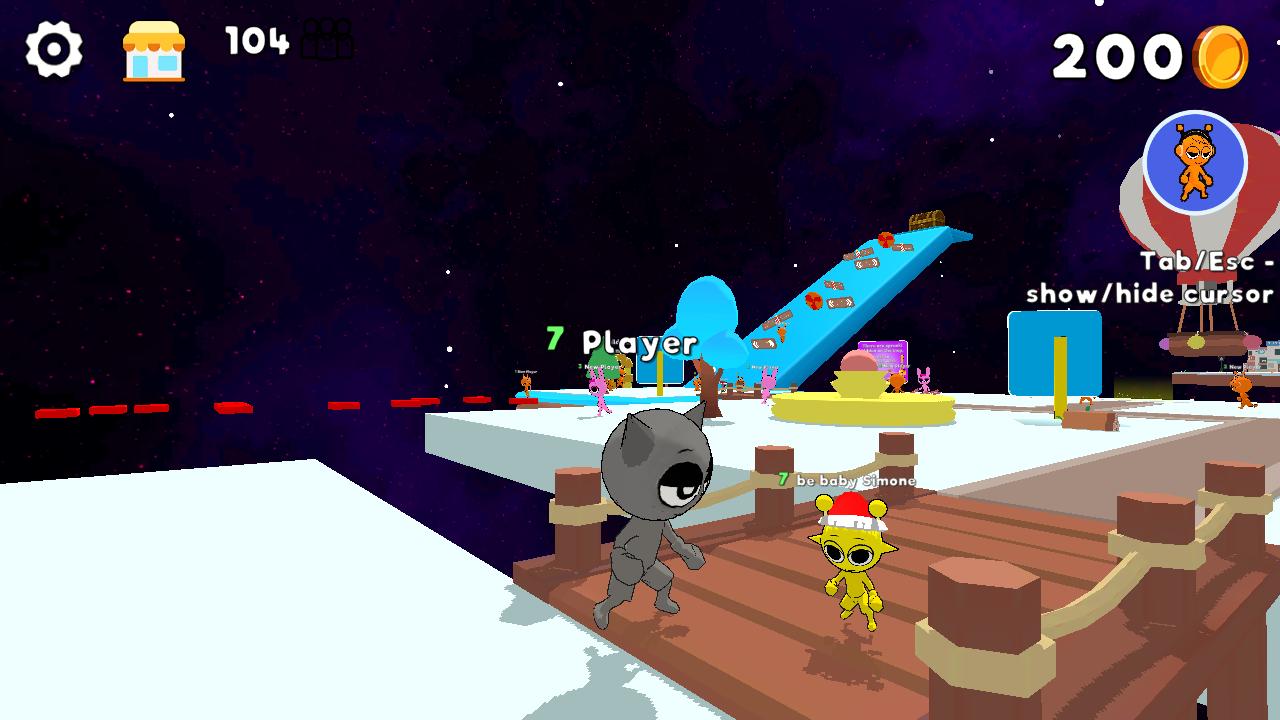This screenshot has height=720, width=1280.
Task: Click the 2000 coin balance
Action: click(x=1140, y=58)
